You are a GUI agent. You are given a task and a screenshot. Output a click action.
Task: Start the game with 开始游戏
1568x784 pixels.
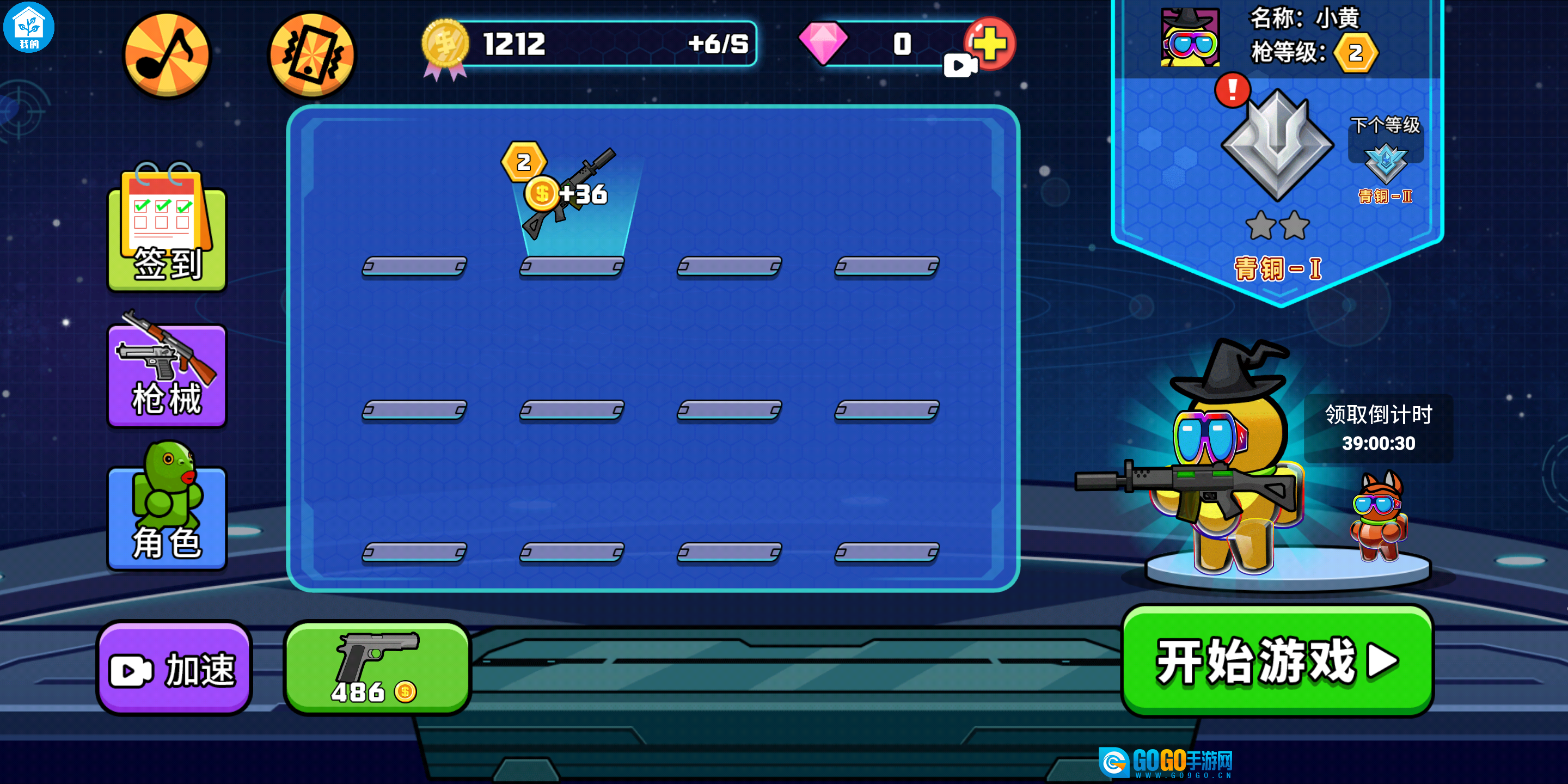click(x=1276, y=660)
